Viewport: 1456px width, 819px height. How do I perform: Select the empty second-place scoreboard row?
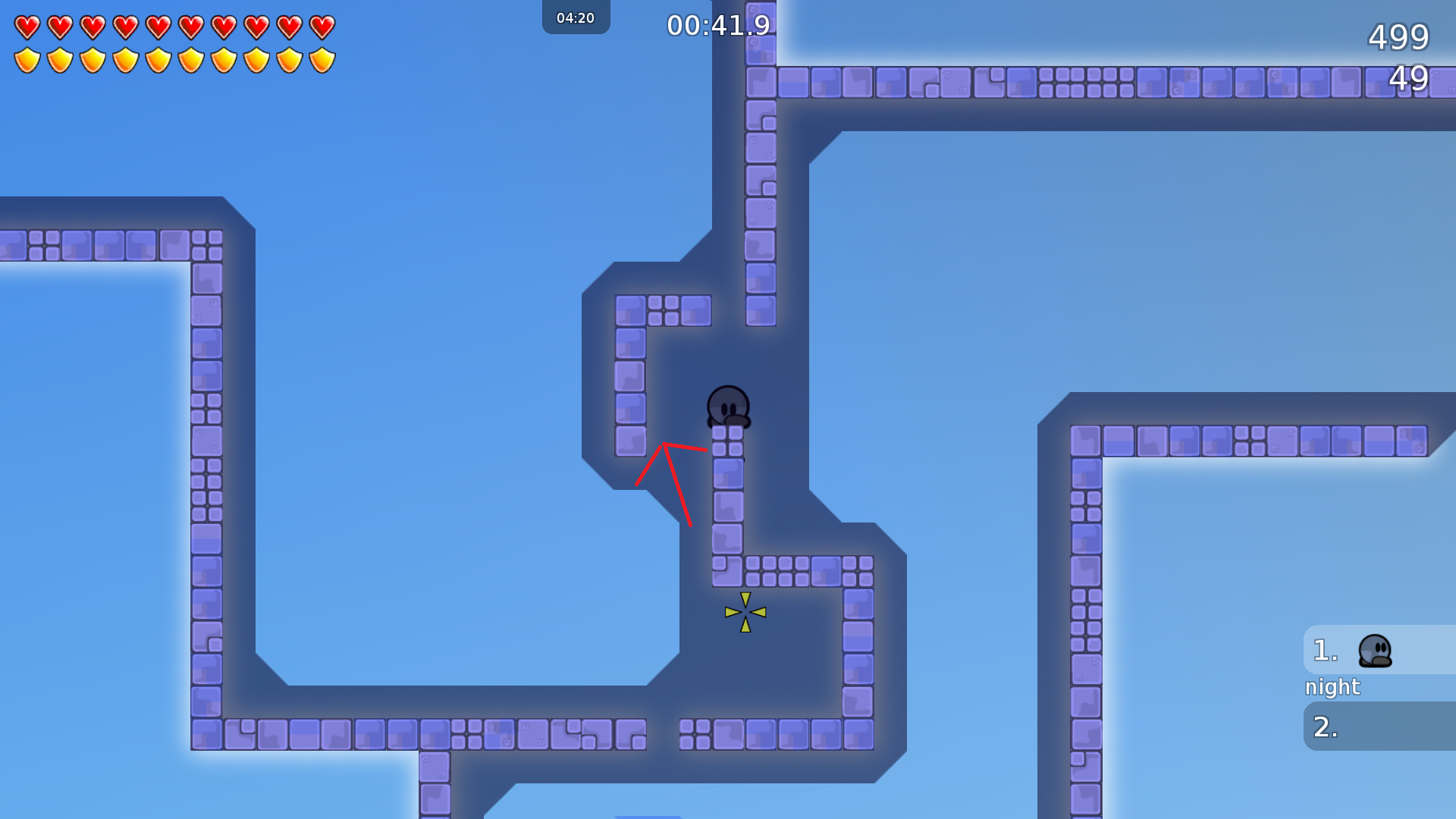[x=1379, y=726]
